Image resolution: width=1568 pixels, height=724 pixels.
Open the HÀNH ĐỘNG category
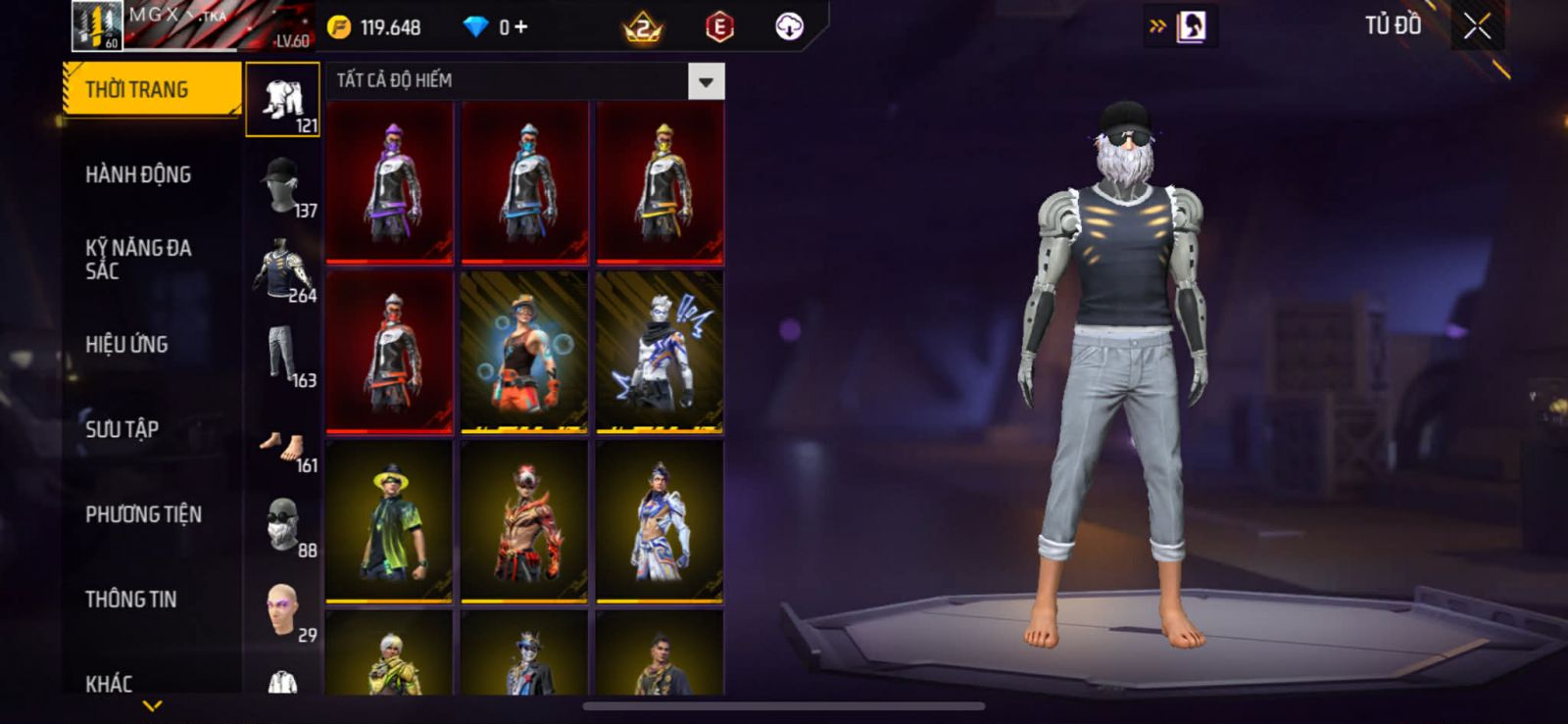point(138,175)
